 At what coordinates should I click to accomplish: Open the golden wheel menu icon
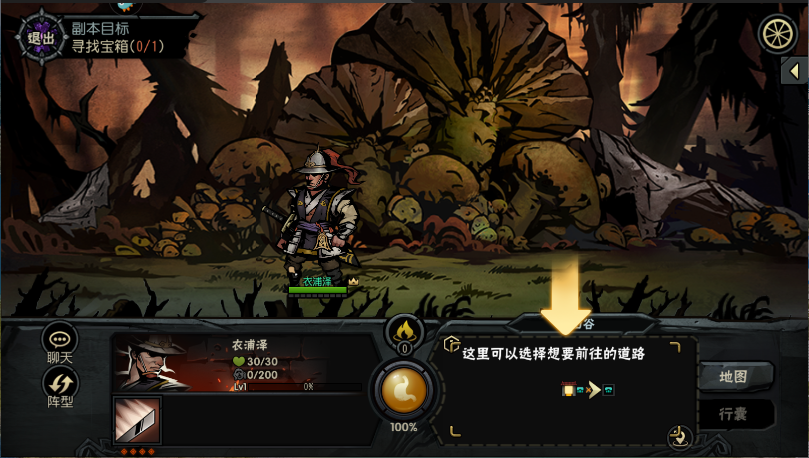[x=778, y=35]
